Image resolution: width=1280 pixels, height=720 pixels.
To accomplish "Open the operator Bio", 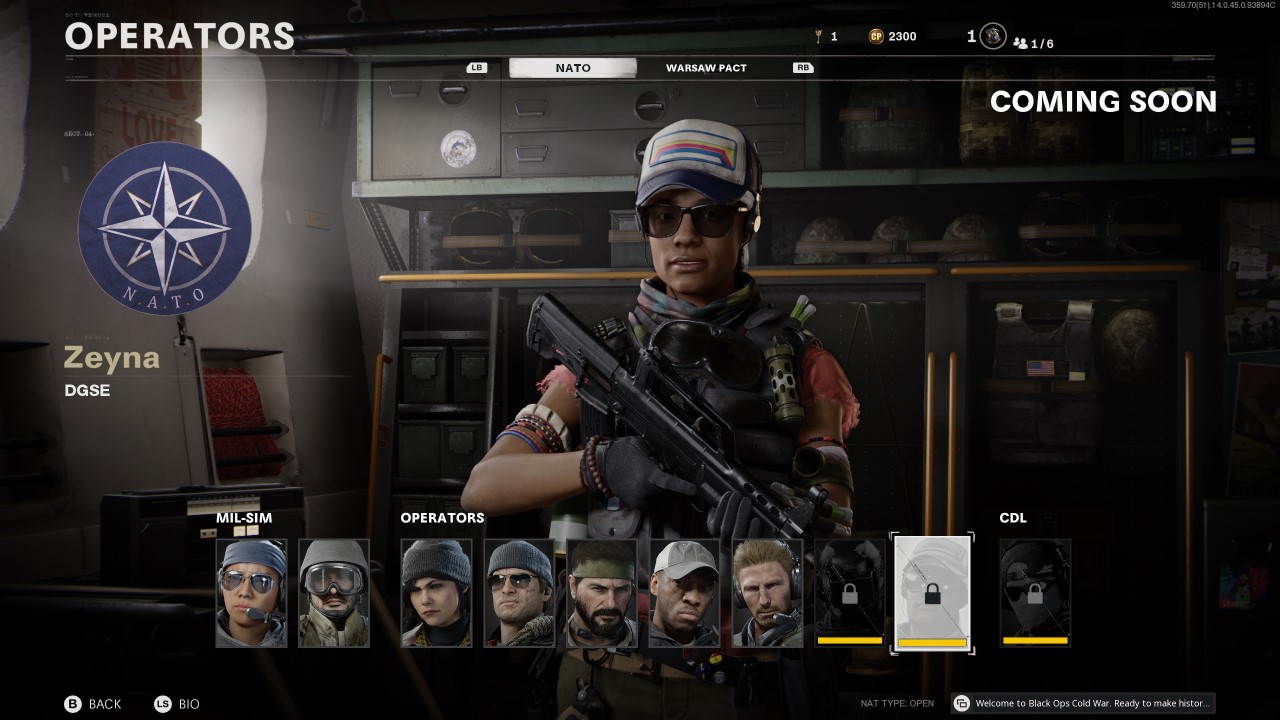I will click(x=177, y=704).
